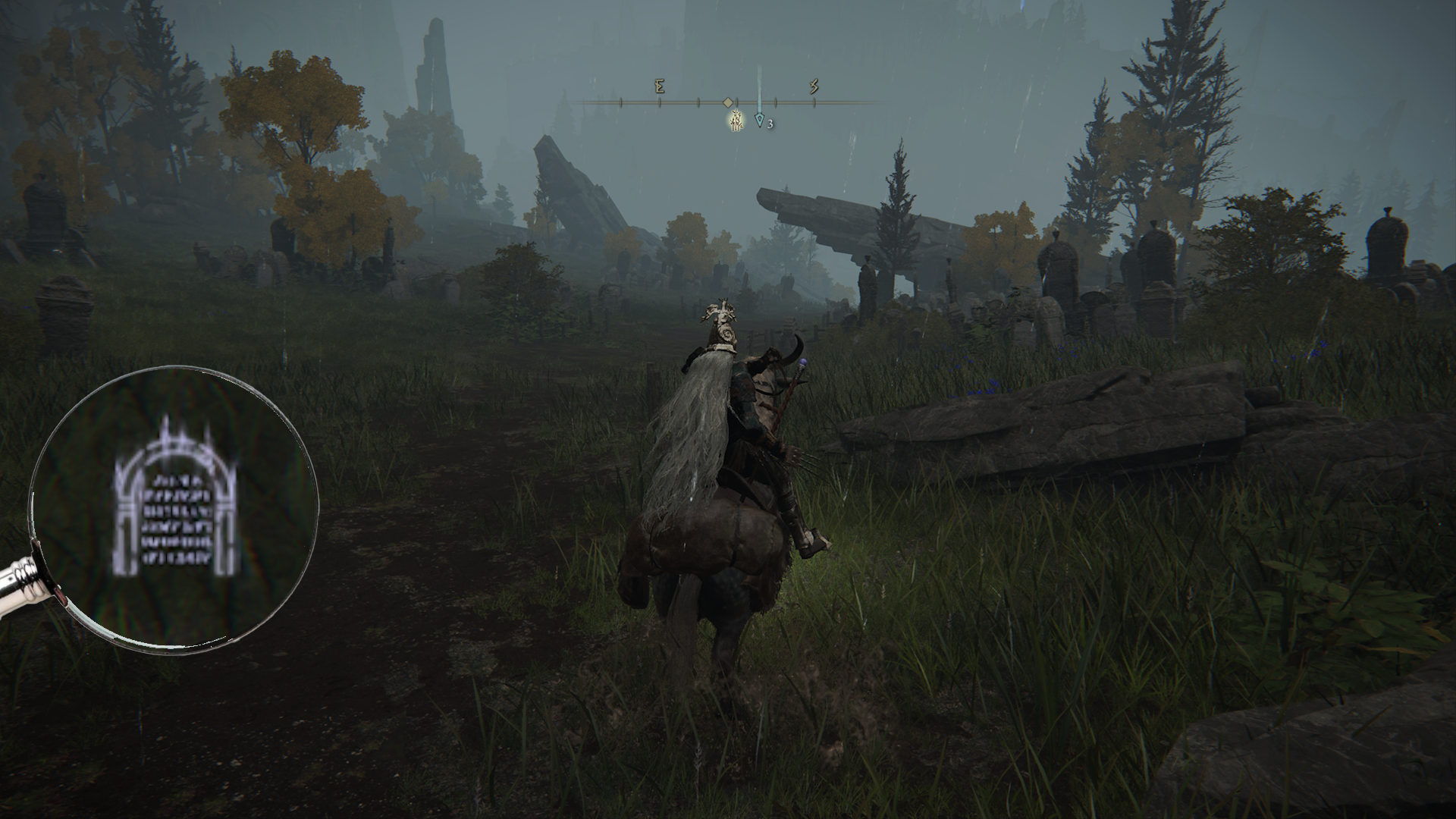Select the cyan waypoint marker labeled 3
This screenshot has width=1456, height=819.
pos(760,121)
